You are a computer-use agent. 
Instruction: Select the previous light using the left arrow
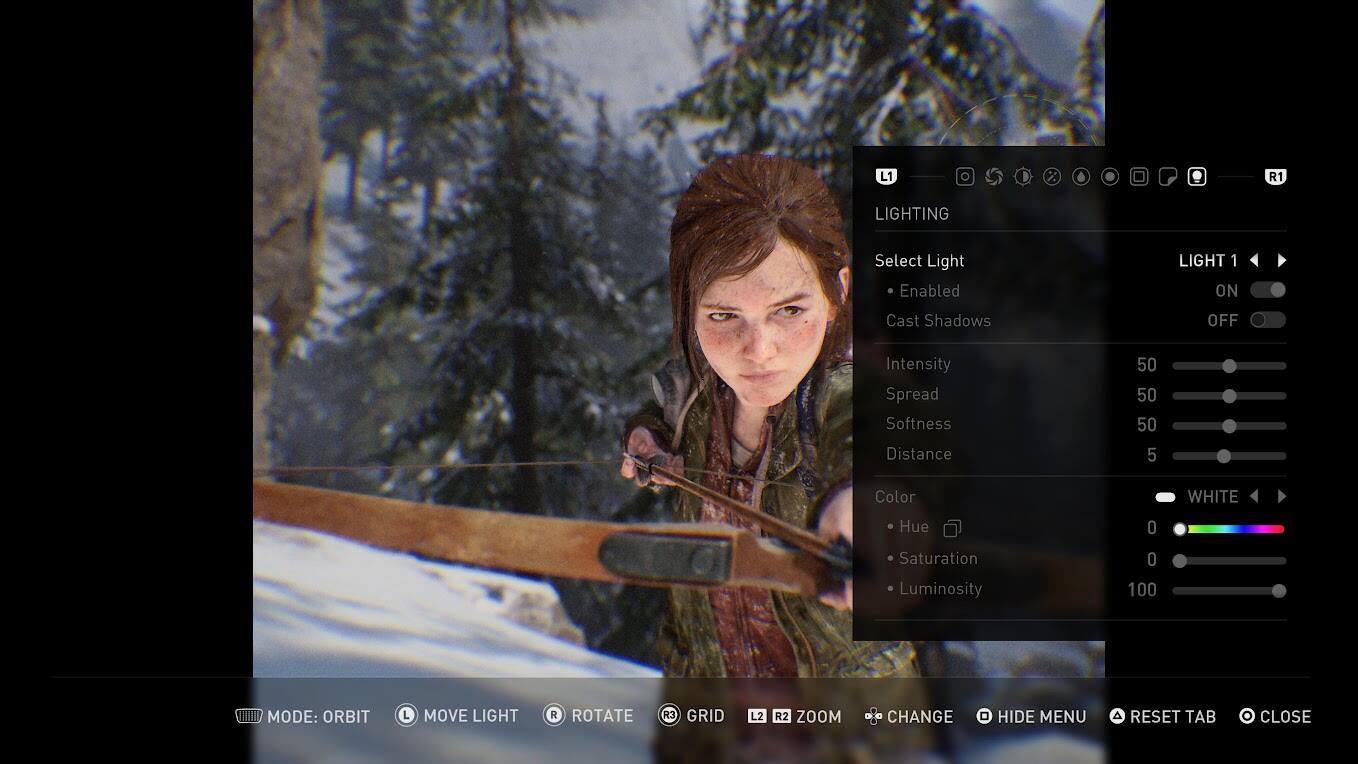pyautogui.click(x=1254, y=260)
